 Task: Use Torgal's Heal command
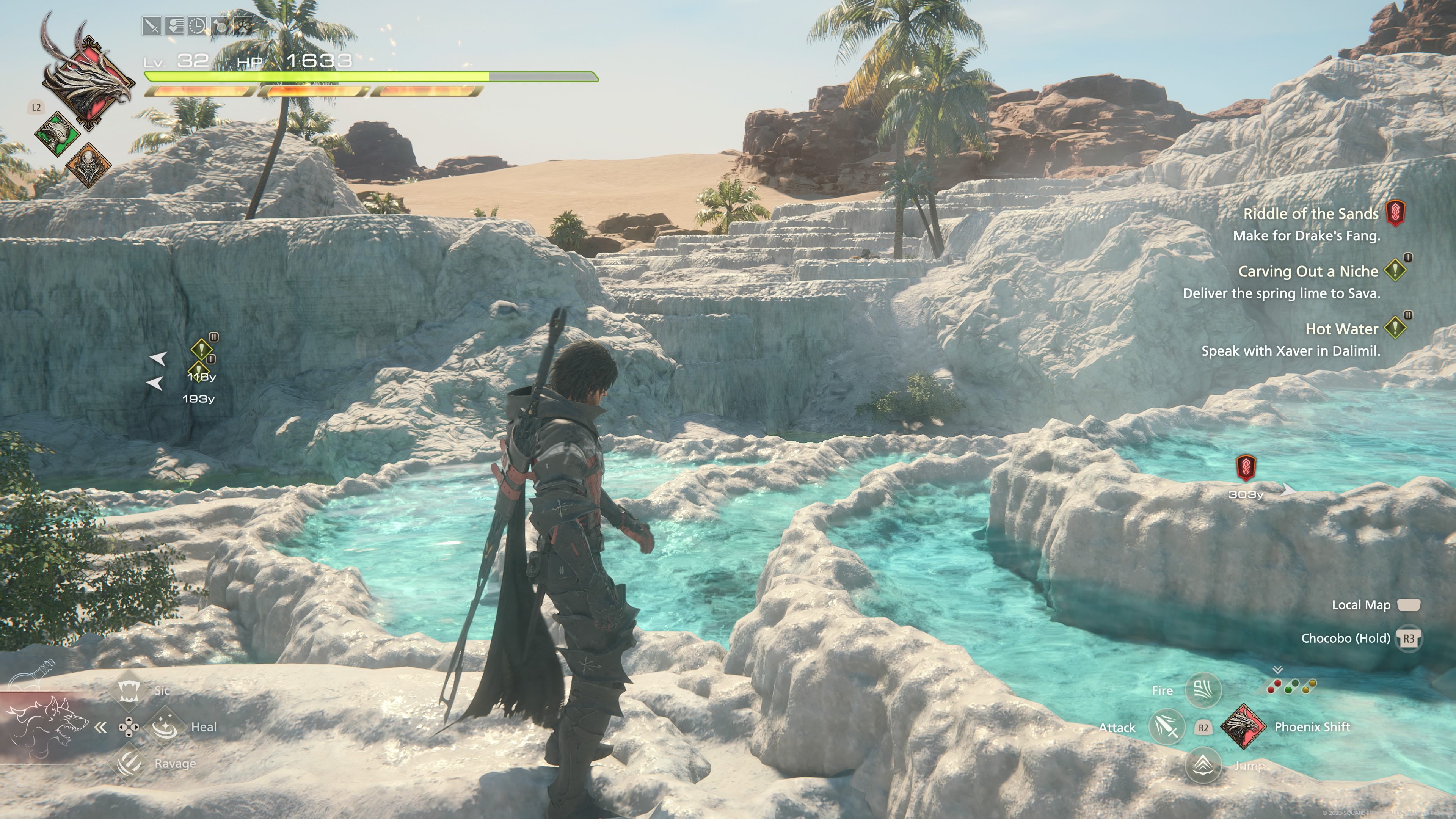point(165,727)
